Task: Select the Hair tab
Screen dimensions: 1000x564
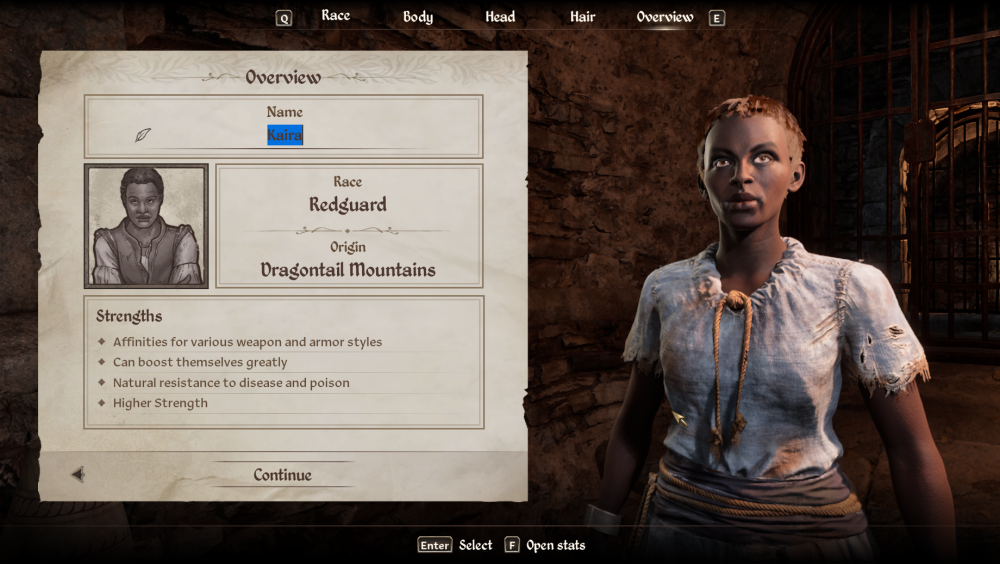Action: pos(582,17)
